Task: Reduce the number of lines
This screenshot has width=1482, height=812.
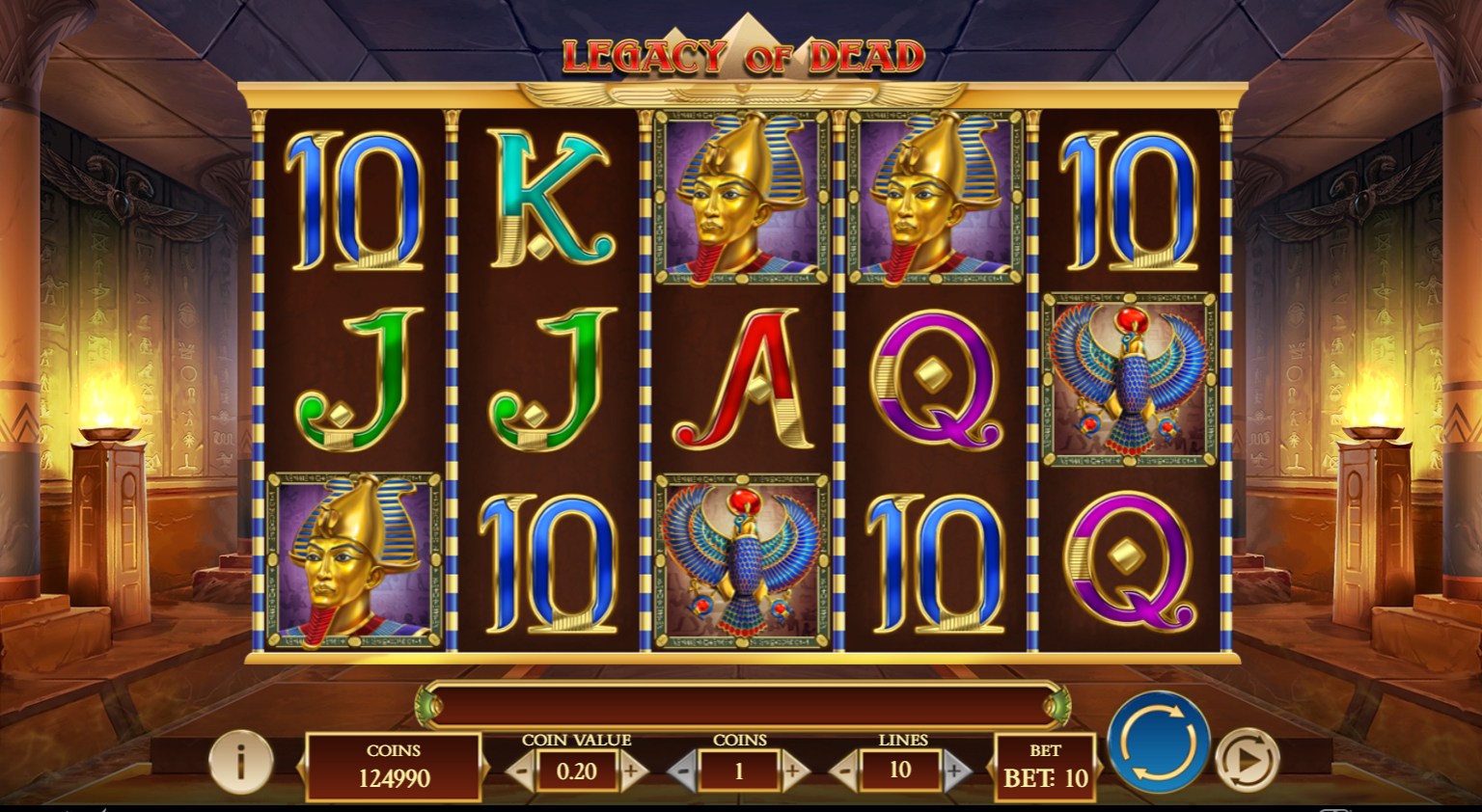Action: pos(844,771)
